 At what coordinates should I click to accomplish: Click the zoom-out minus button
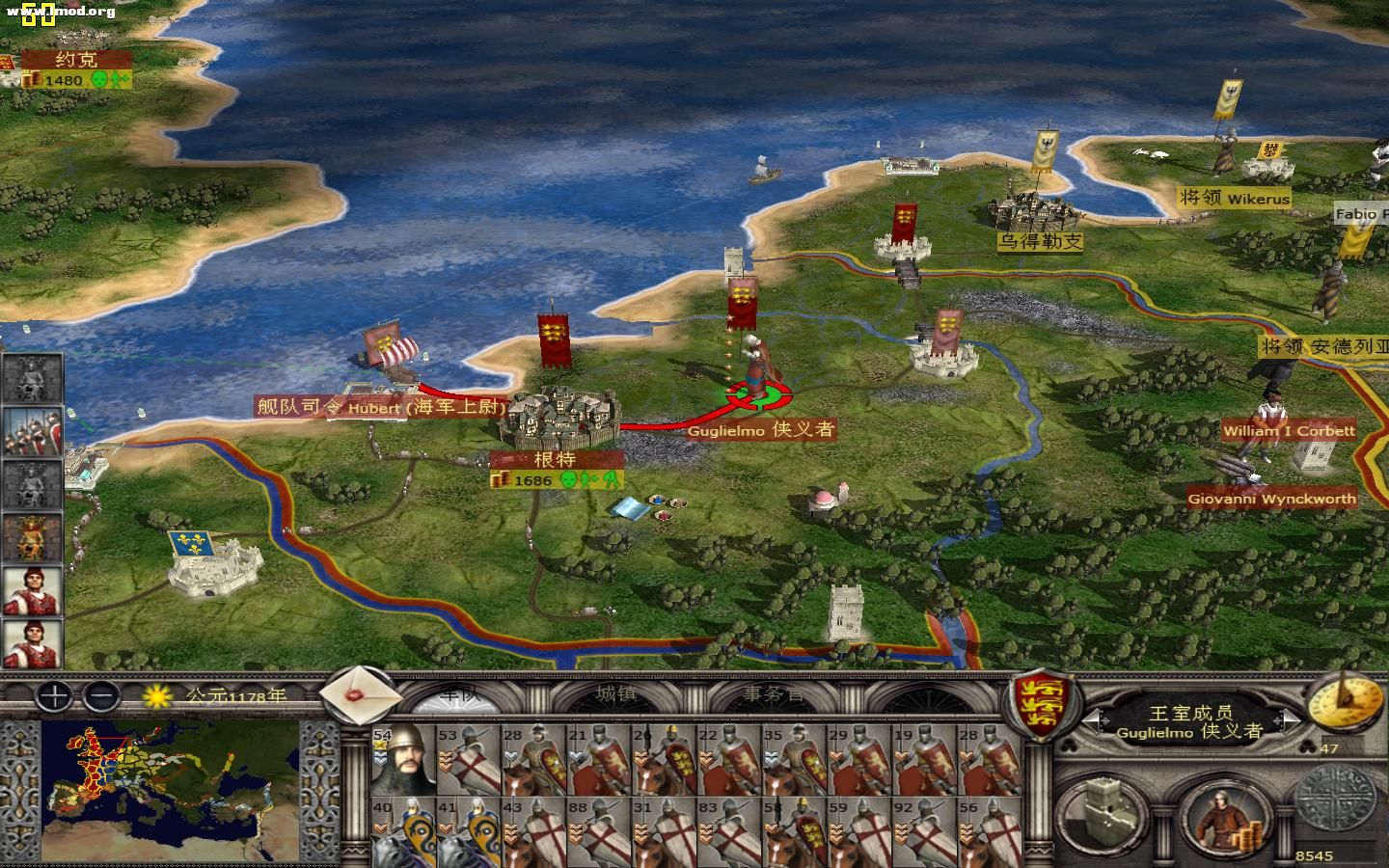(x=100, y=696)
